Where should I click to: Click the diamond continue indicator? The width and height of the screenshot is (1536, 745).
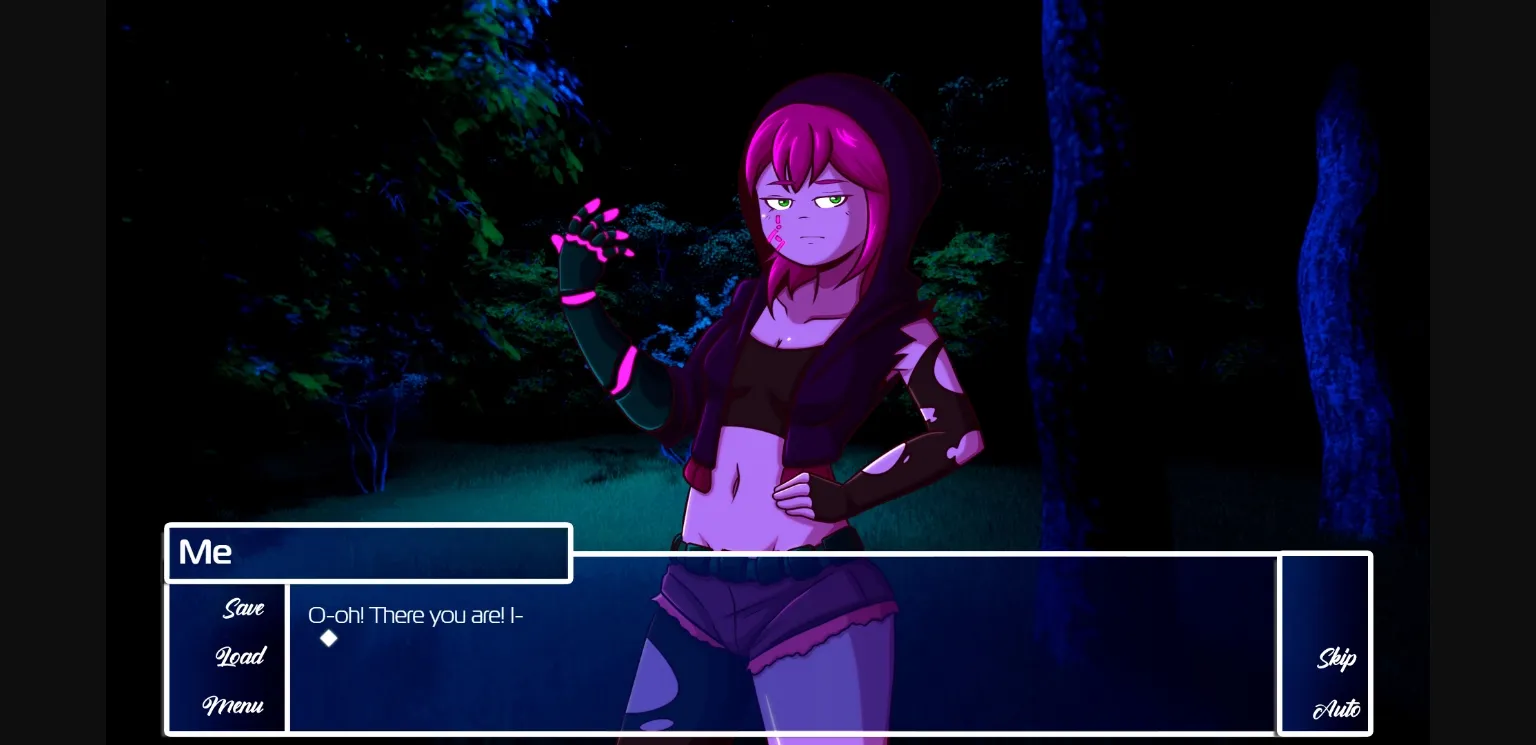click(329, 638)
